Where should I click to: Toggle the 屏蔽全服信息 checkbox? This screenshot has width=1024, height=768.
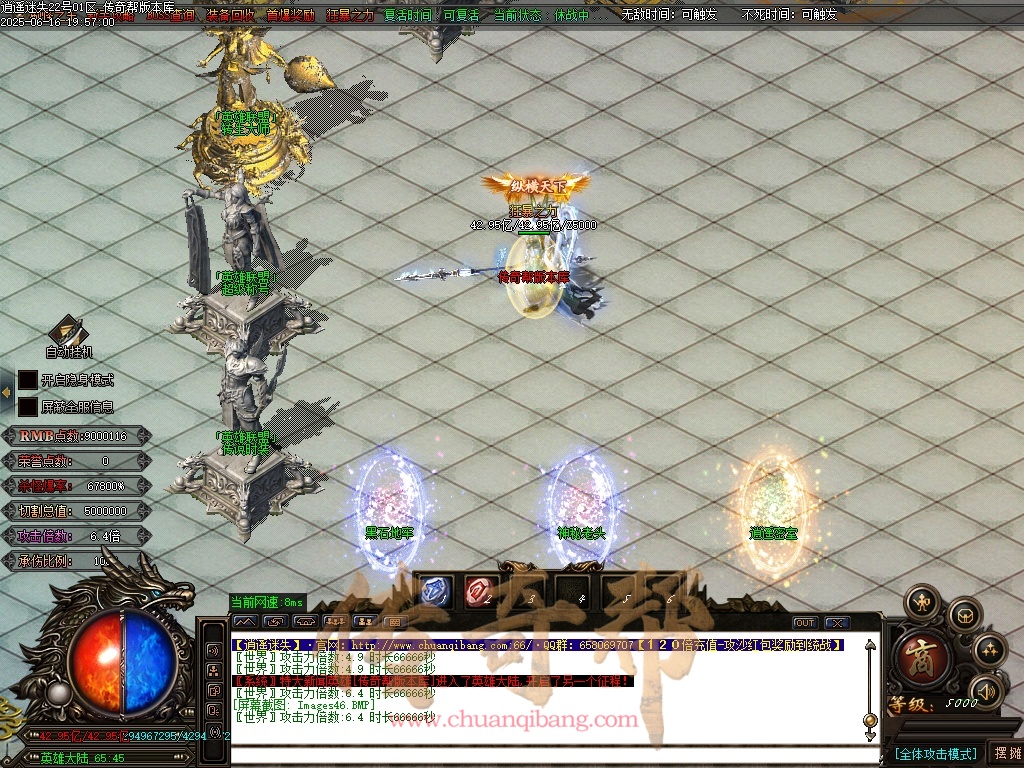[x=28, y=407]
